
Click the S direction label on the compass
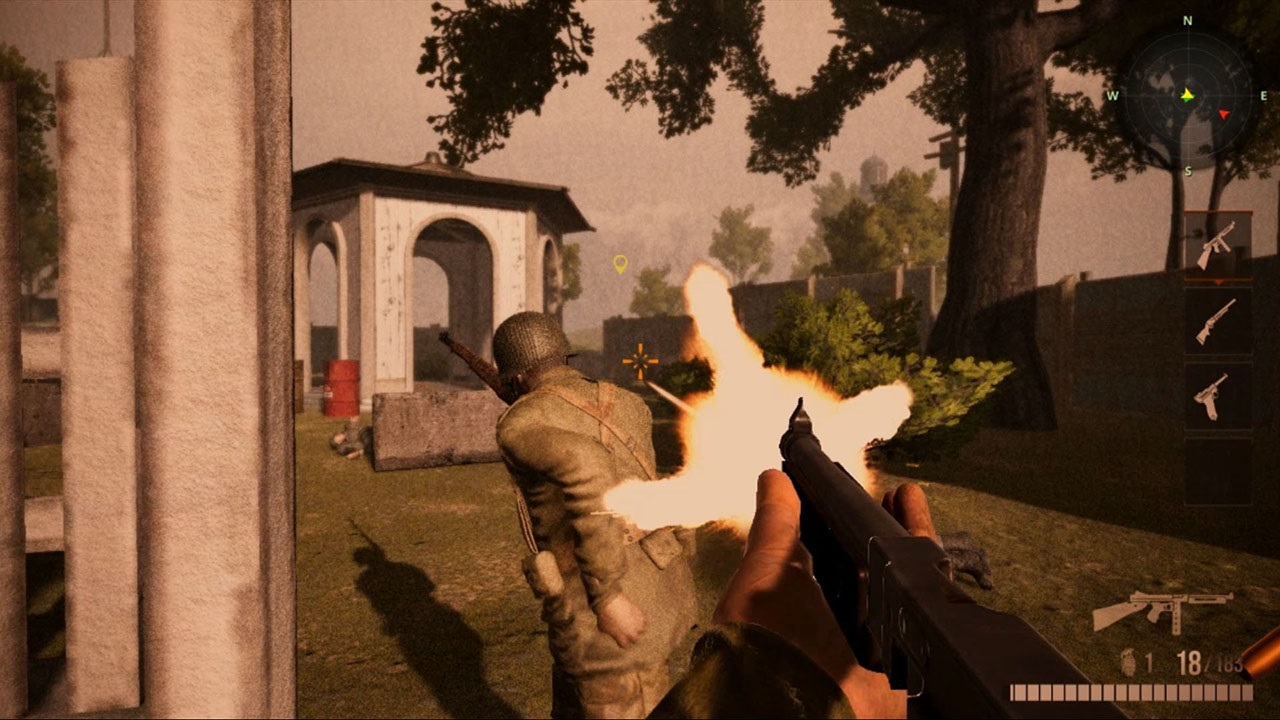(1188, 171)
